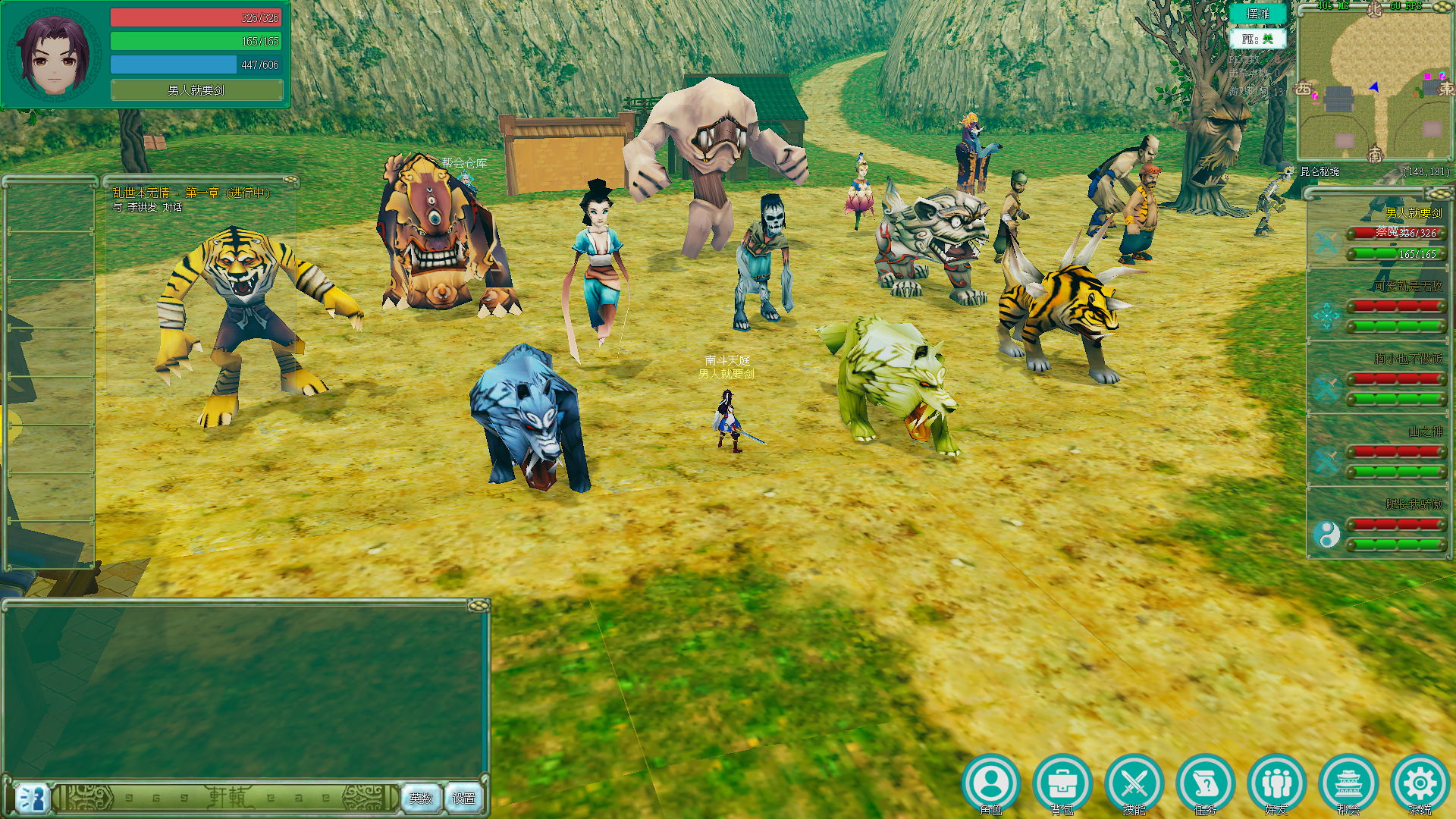Open the 好友 friends list
This screenshot has height=819, width=1456.
[x=1276, y=783]
